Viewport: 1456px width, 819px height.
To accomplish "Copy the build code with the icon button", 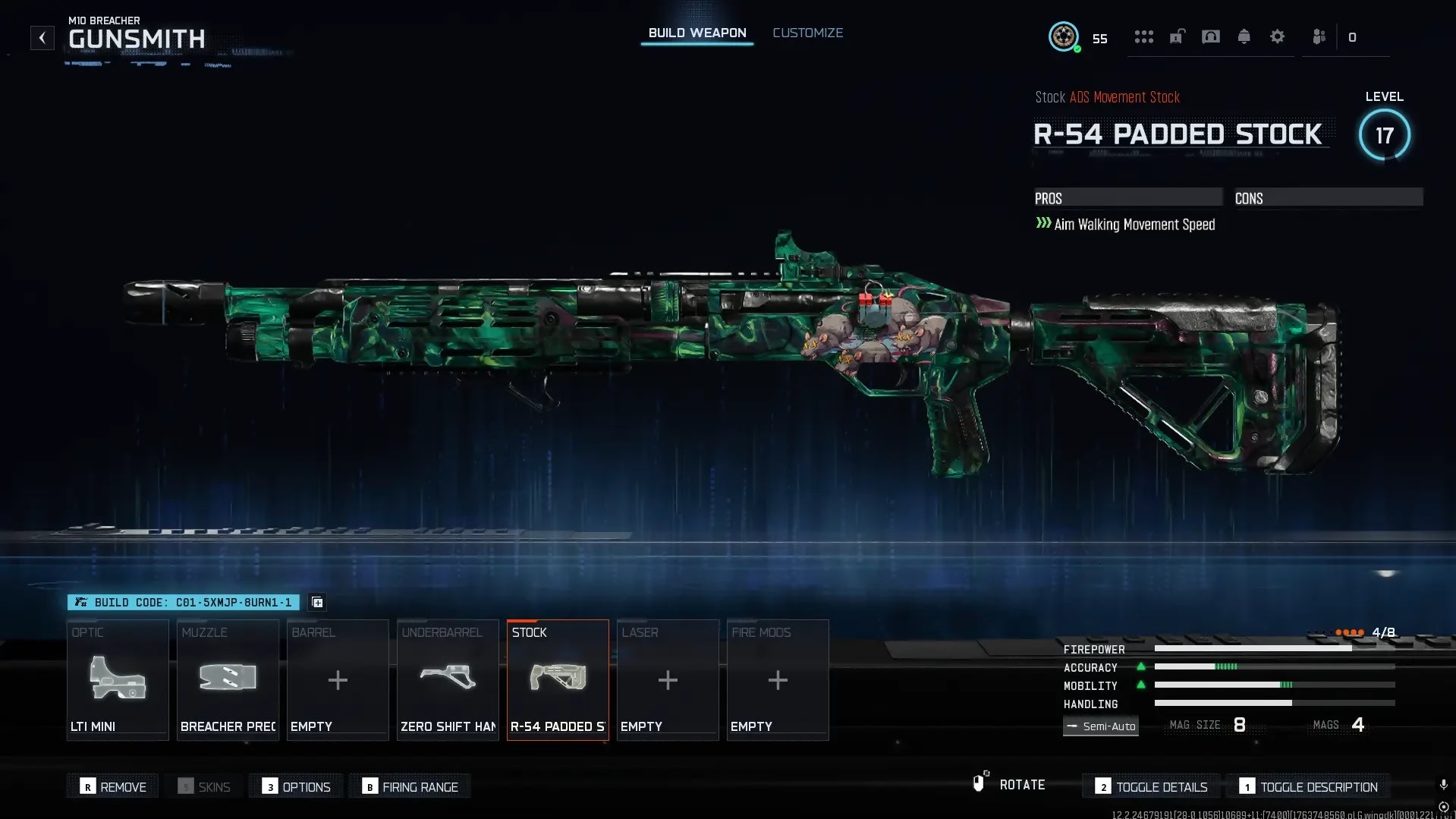I will [x=317, y=603].
